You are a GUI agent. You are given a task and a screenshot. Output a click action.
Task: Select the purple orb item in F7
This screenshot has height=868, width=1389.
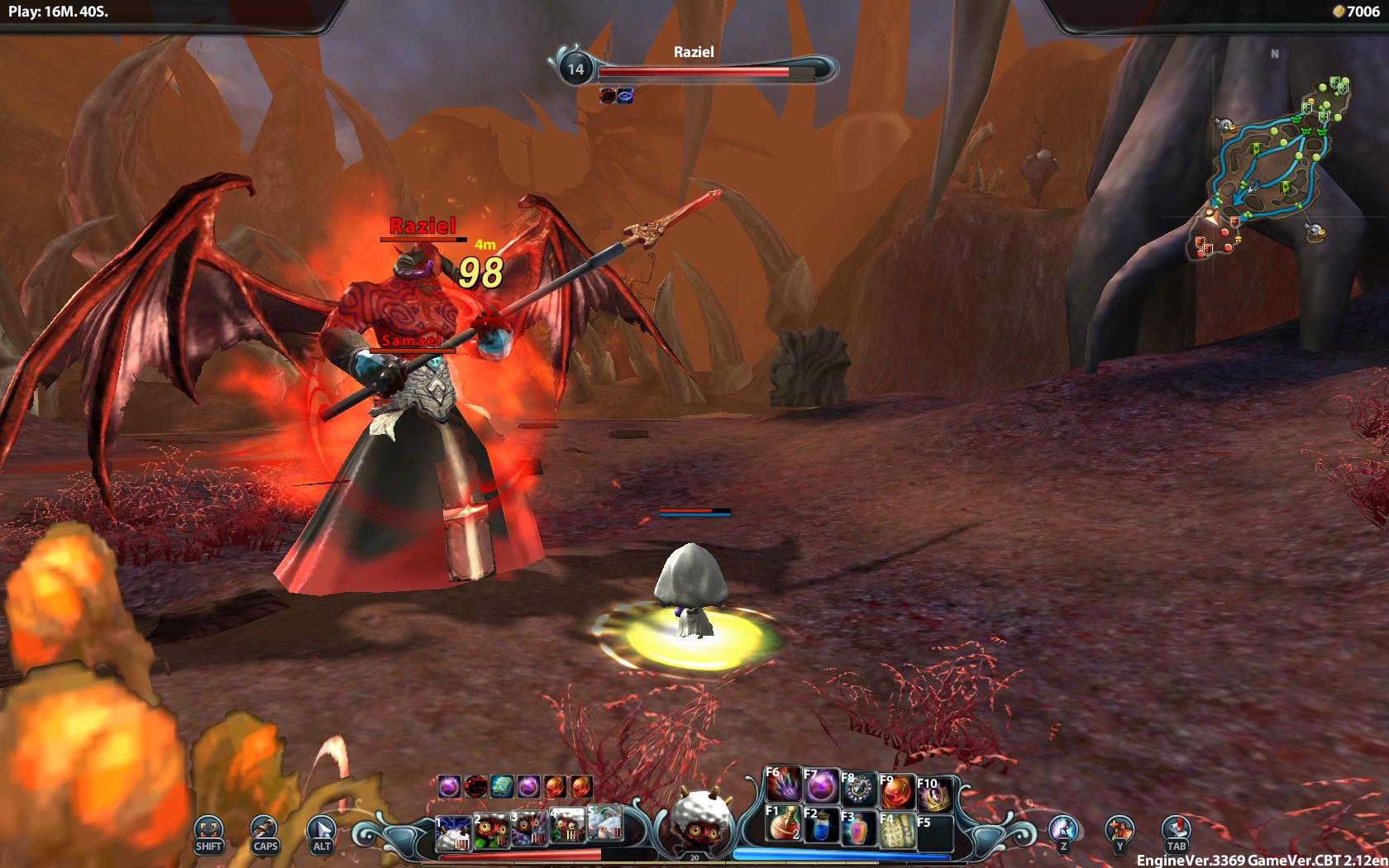tap(820, 787)
